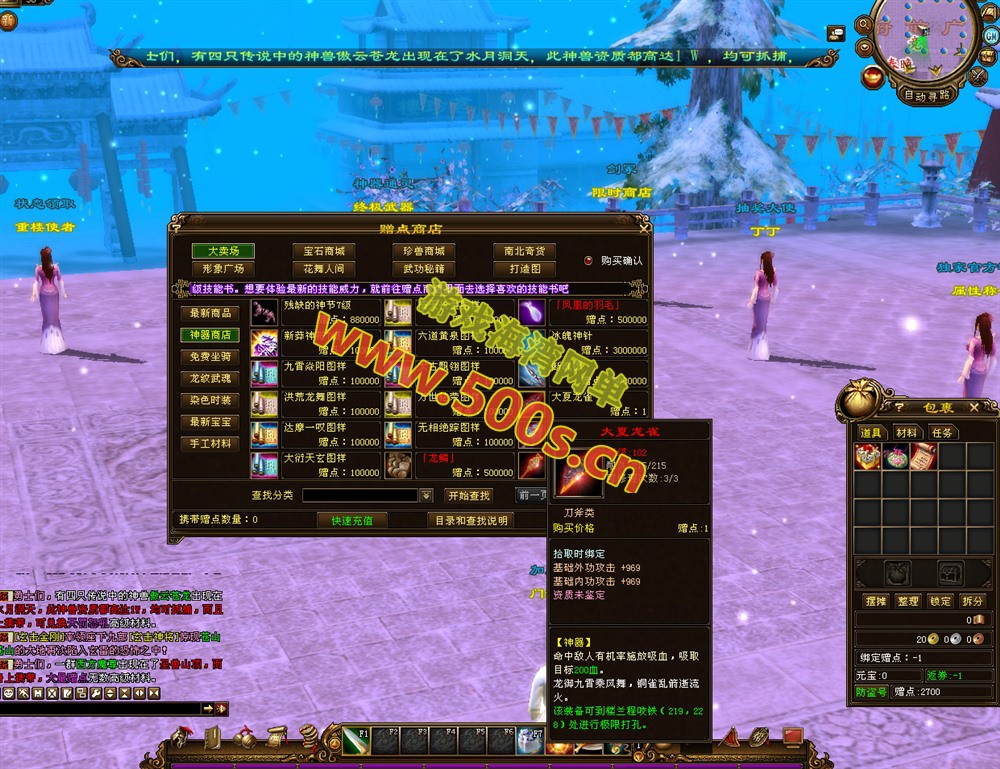Screen dimensions: 1000x769
Task: Open the 龙纹武魂 category
Action: [210, 379]
